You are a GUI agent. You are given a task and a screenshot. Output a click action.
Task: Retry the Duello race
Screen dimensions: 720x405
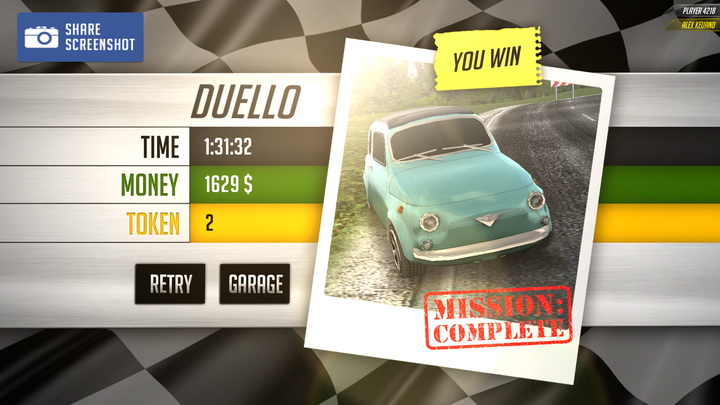pyautogui.click(x=170, y=284)
